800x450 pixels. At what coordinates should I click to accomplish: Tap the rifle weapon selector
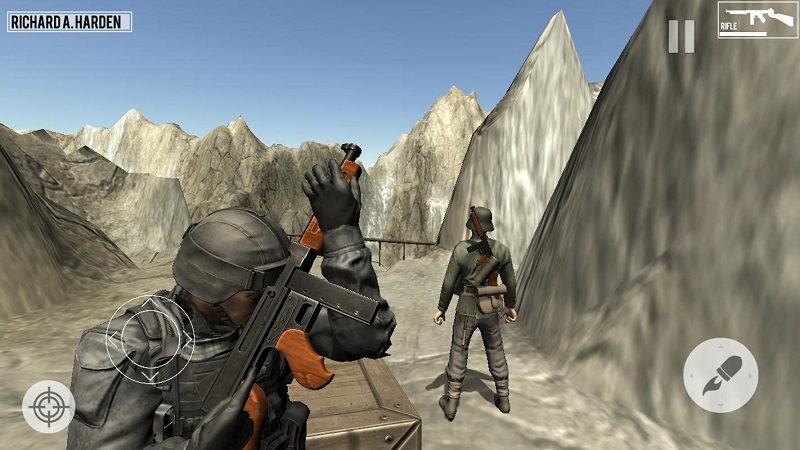[757, 20]
